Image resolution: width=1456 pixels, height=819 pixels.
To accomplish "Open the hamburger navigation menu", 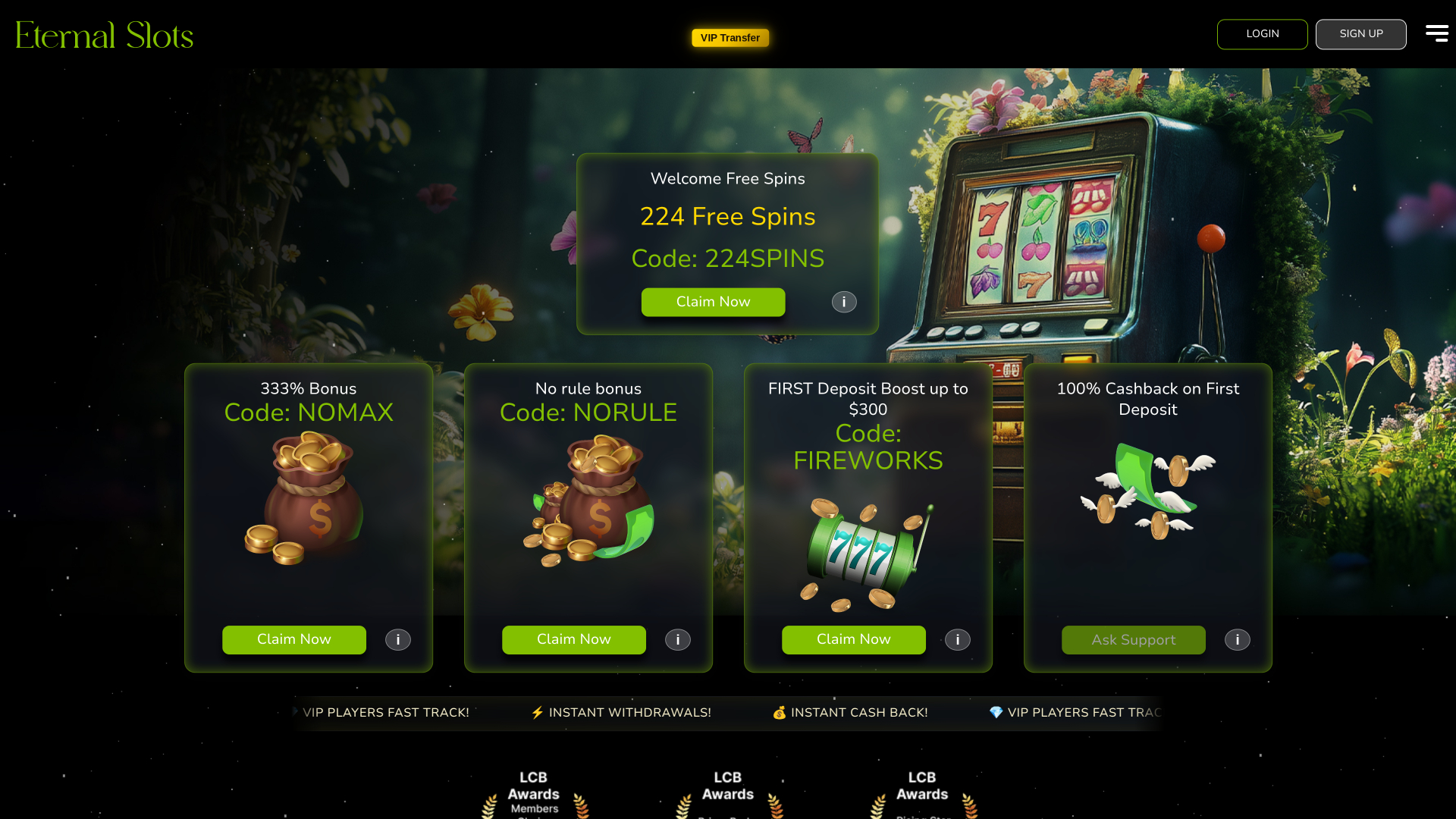I will (1436, 33).
